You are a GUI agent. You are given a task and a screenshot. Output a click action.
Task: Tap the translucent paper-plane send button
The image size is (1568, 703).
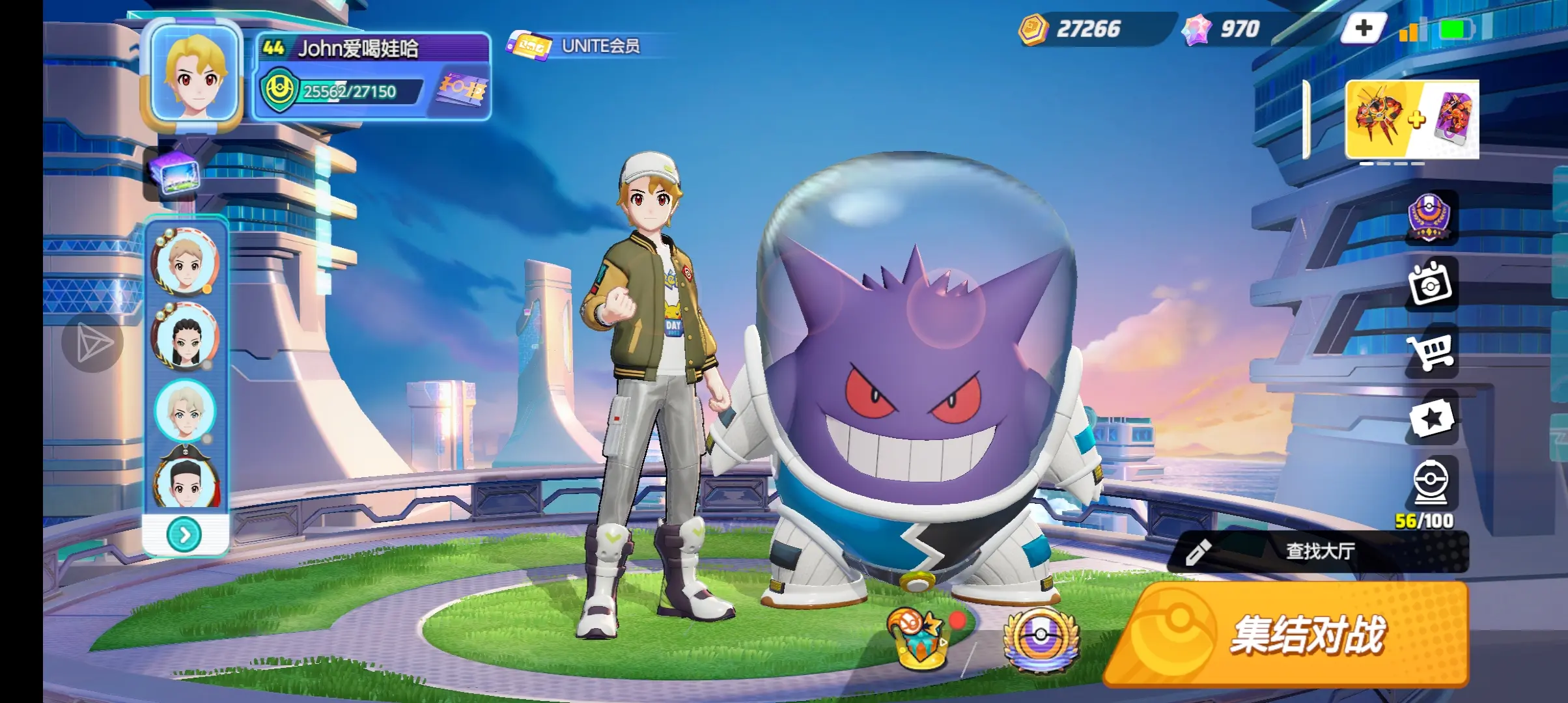92,343
